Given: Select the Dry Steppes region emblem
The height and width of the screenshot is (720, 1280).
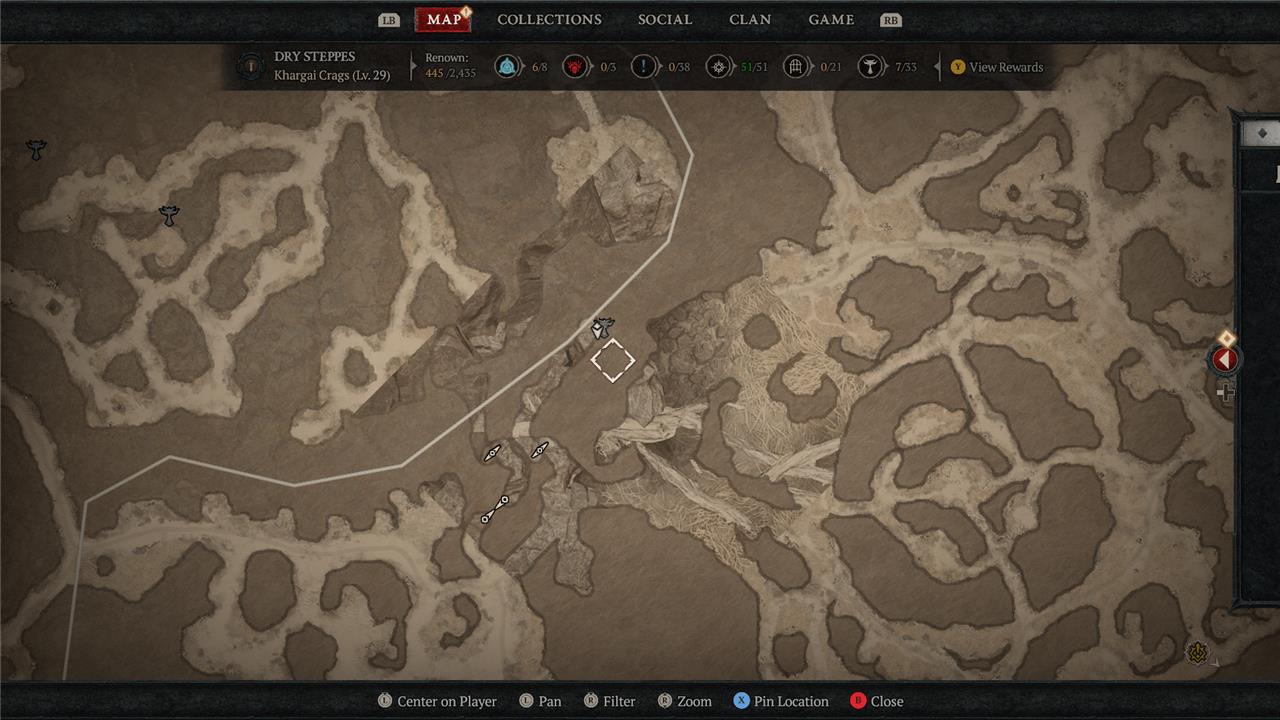Looking at the screenshot, I should [x=250, y=67].
